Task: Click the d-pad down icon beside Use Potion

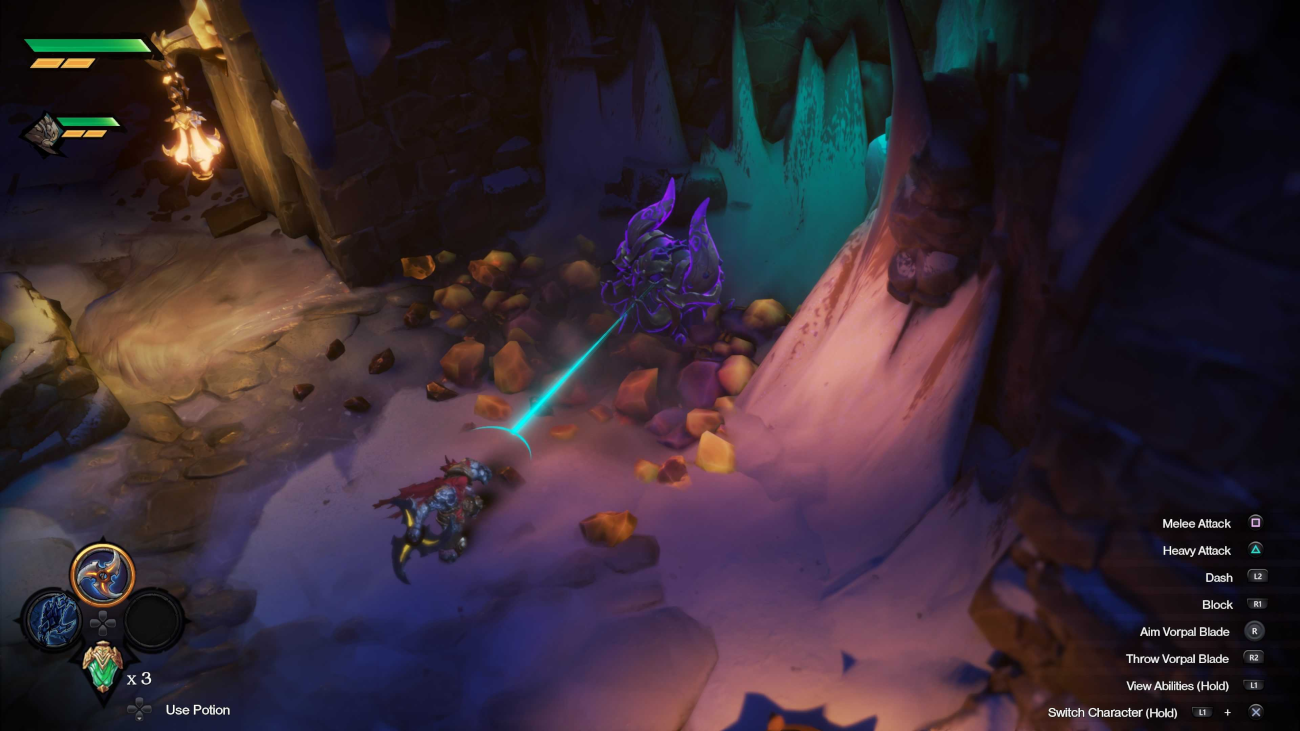Action: click(137, 709)
